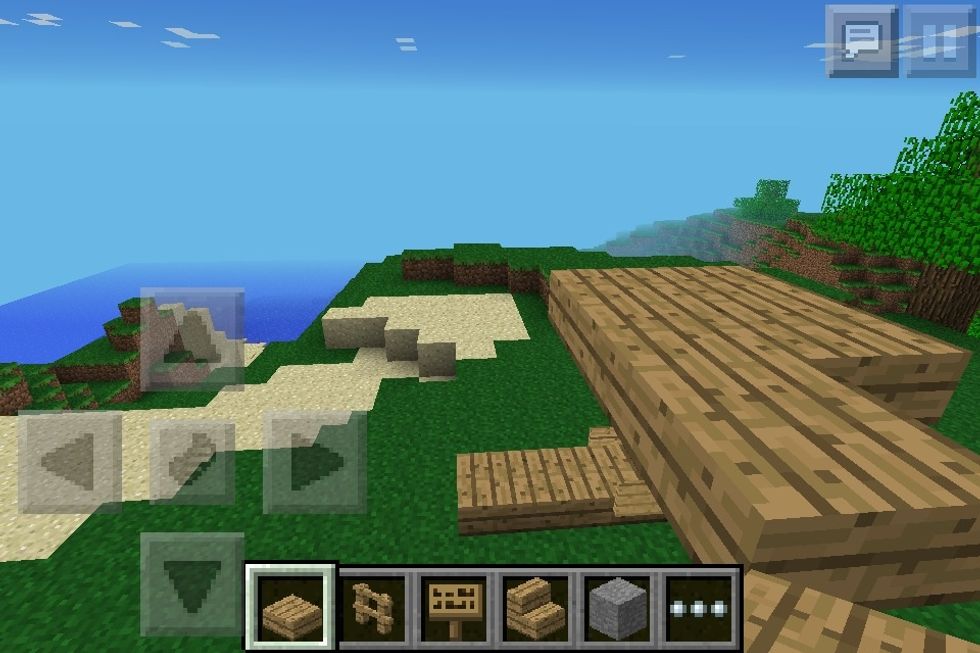This screenshot has height=653, width=980.
Task: Select the wooden slab hotbar slot
Action: pos(291,607)
